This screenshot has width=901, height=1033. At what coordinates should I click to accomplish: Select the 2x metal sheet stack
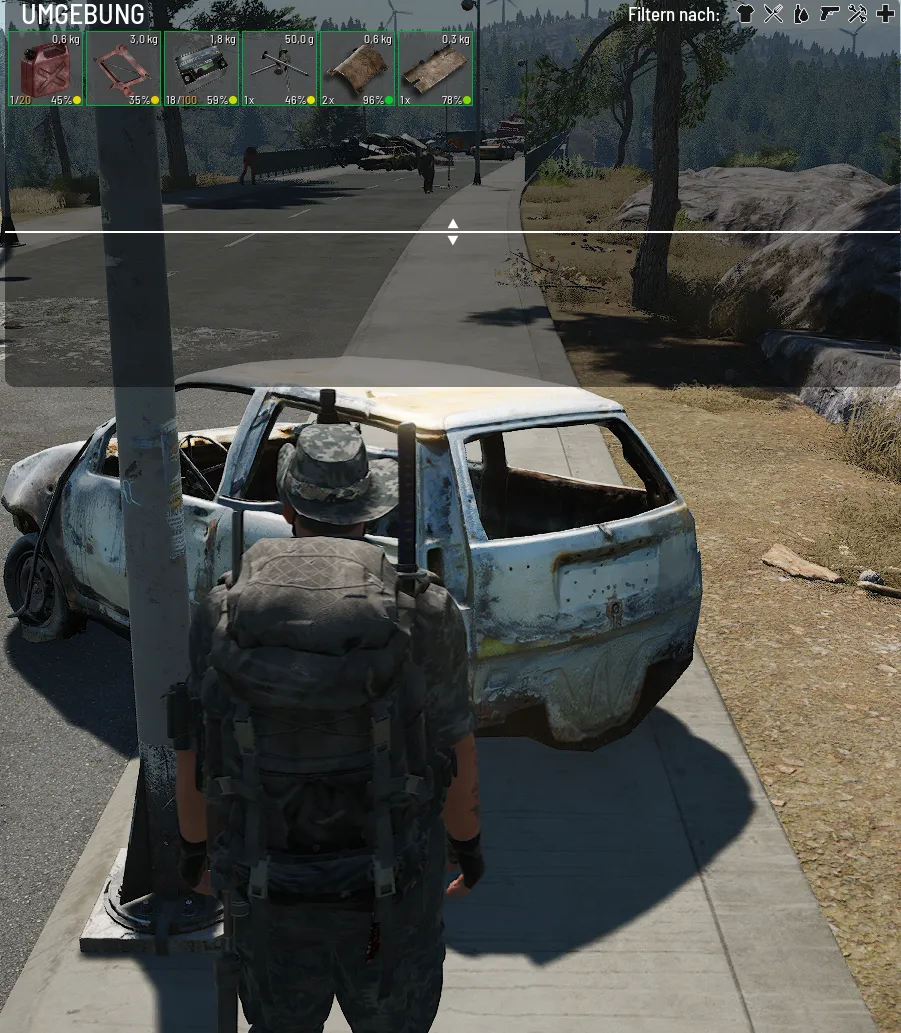[x=357, y=68]
